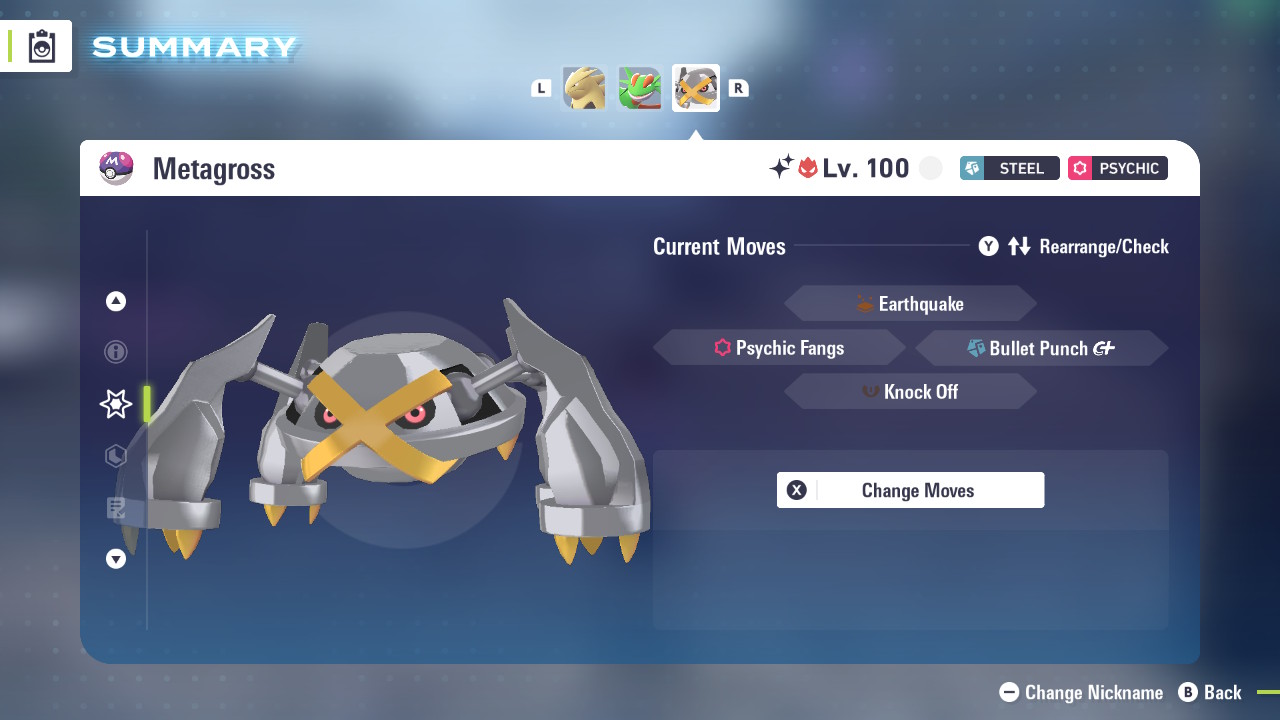1280x720 pixels.
Task: Select the Knock Off move
Action: click(x=910, y=391)
